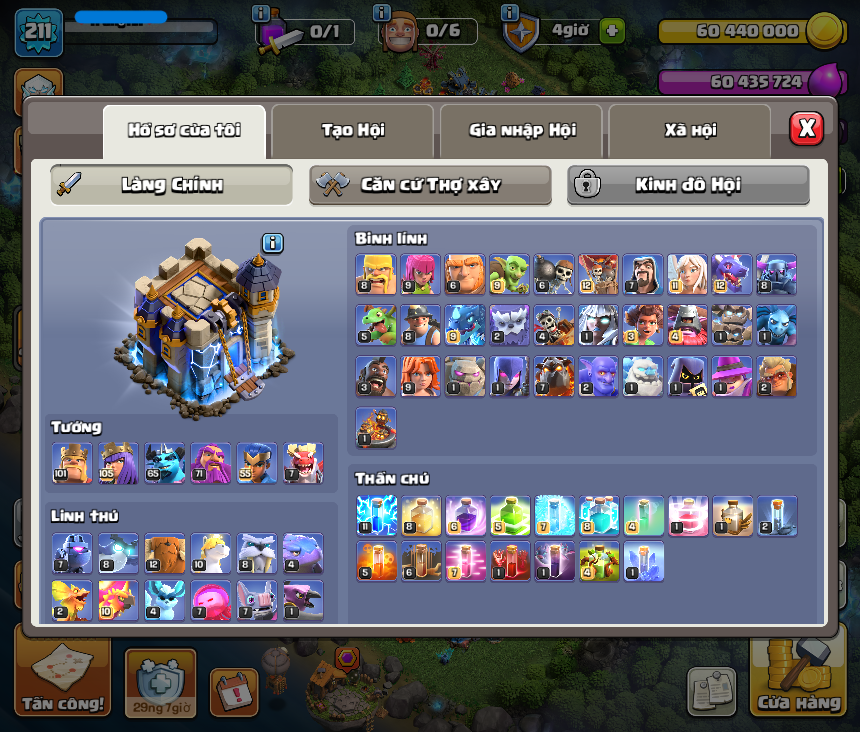Choose the Archer Queen hero portrait
Image resolution: width=860 pixels, height=732 pixels.
pyautogui.click(x=118, y=463)
